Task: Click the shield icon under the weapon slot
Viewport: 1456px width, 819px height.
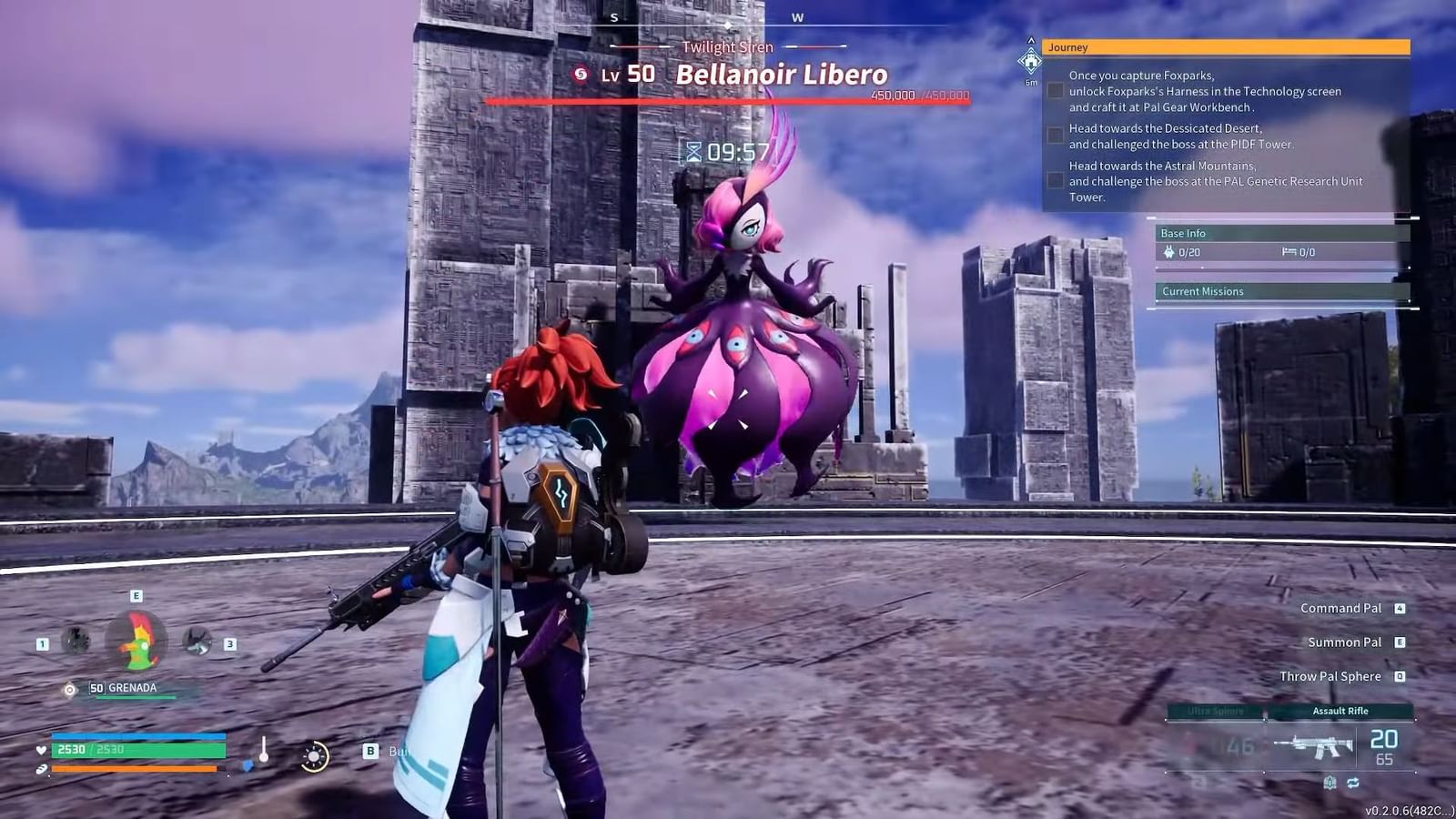Action: tap(1330, 780)
